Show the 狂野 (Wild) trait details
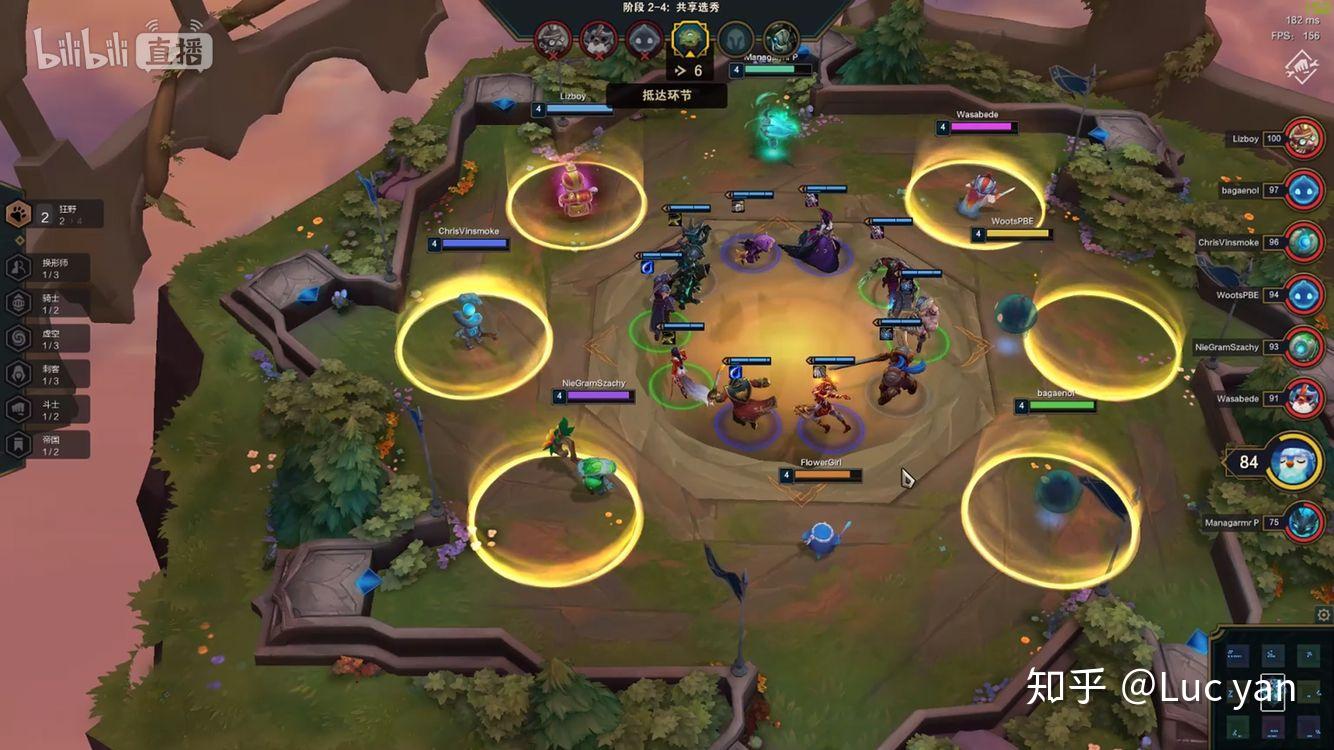This screenshot has width=1334, height=750. pyautogui.click(x=55, y=214)
